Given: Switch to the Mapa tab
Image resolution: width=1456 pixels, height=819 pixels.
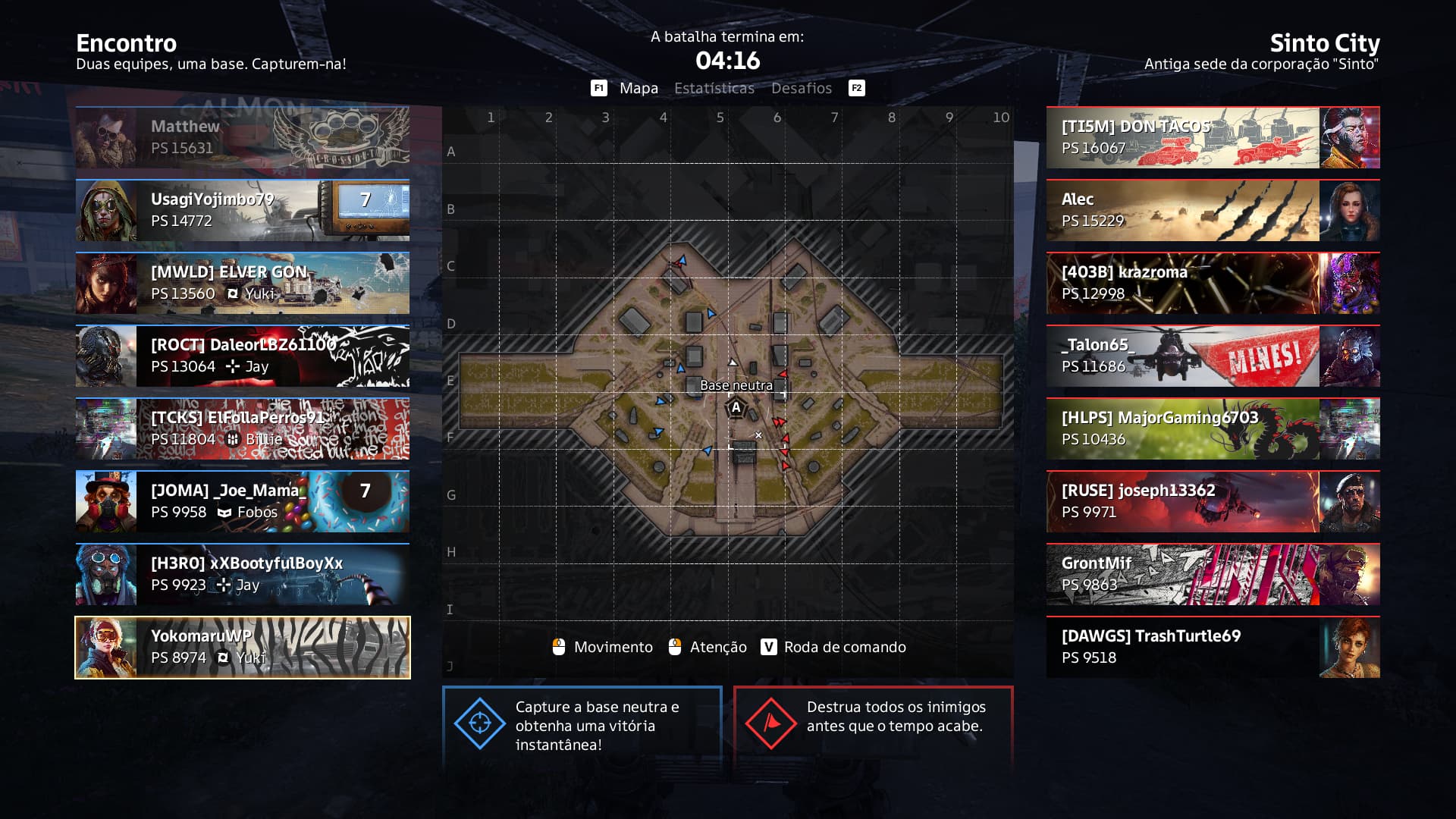Looking at the screenshot, I should click(x=639, y=89).
